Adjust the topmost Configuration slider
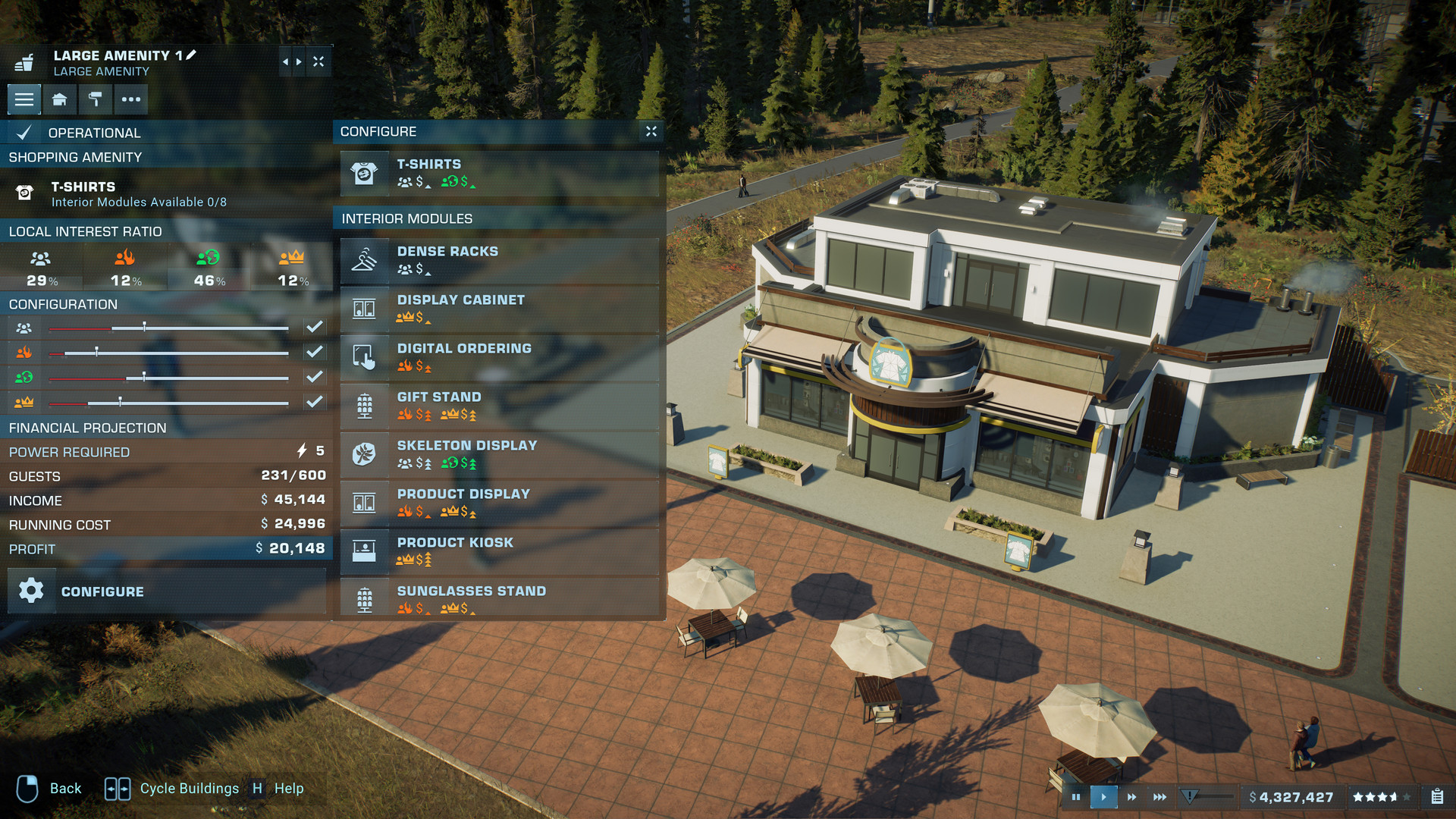 (145, 328)
